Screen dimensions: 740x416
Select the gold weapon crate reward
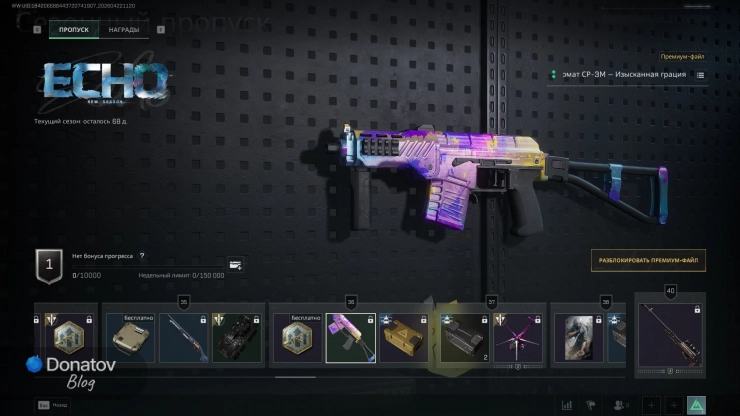coord(404,337)
